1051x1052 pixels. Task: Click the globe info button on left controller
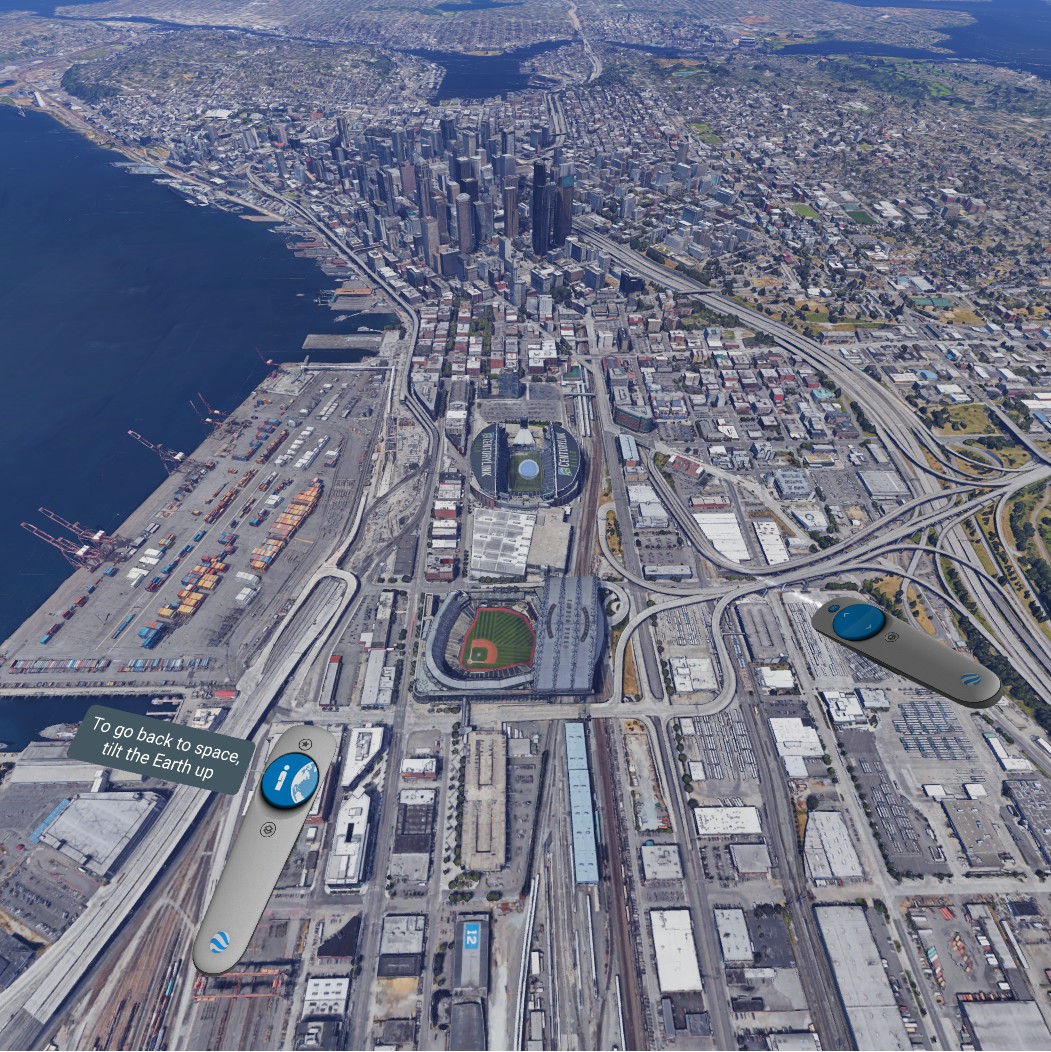point(290,781)
